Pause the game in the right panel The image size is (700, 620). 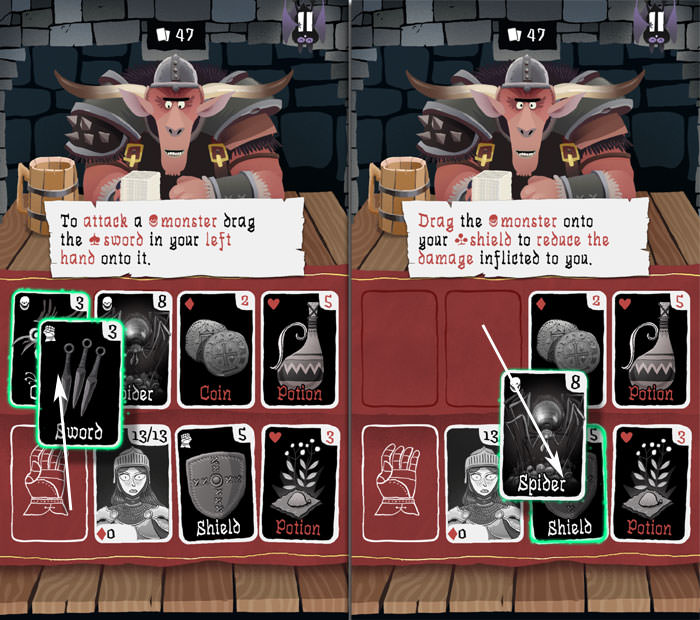(x=655, y=24)
